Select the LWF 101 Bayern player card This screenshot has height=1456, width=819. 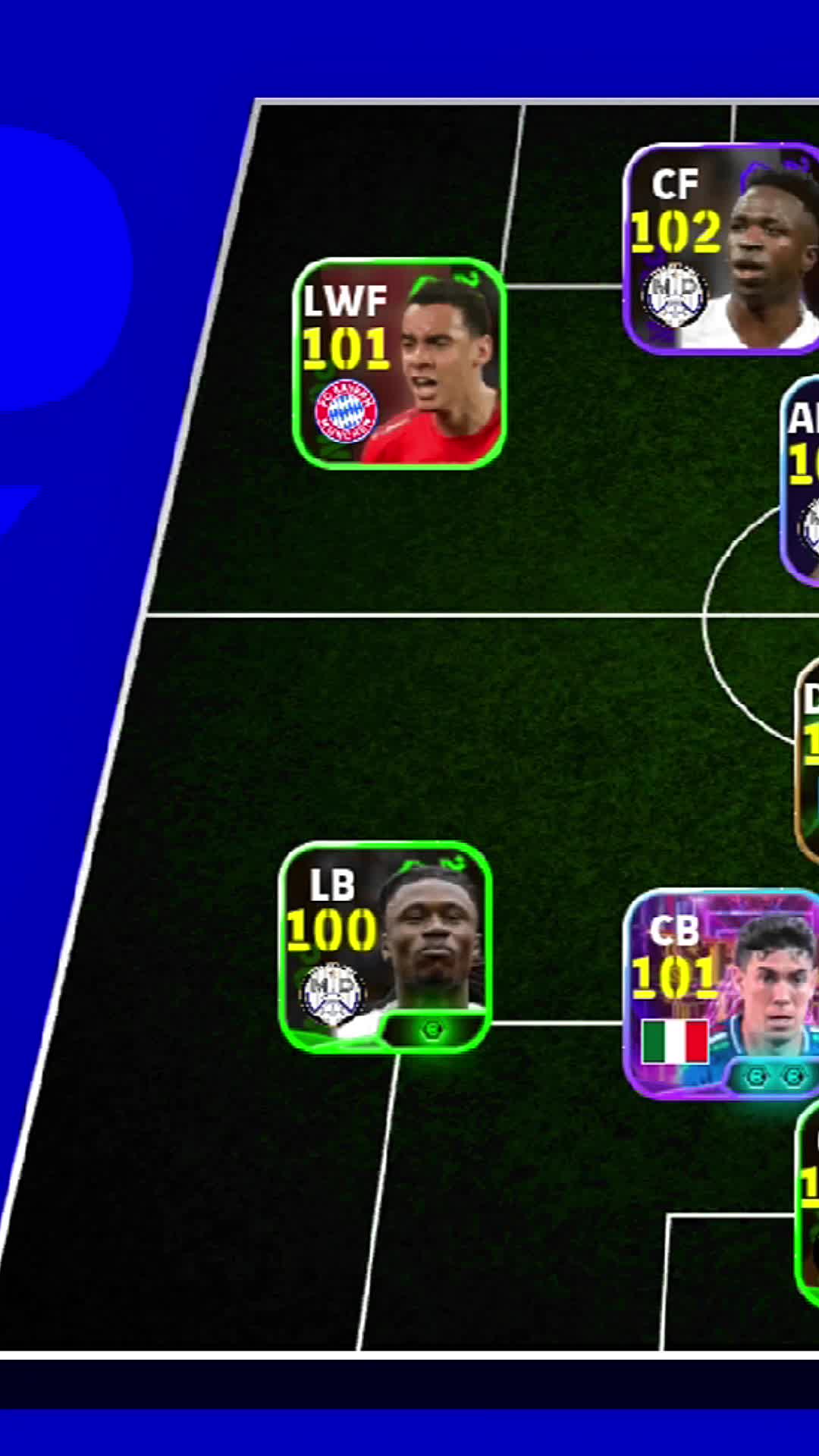pos(399,362)
